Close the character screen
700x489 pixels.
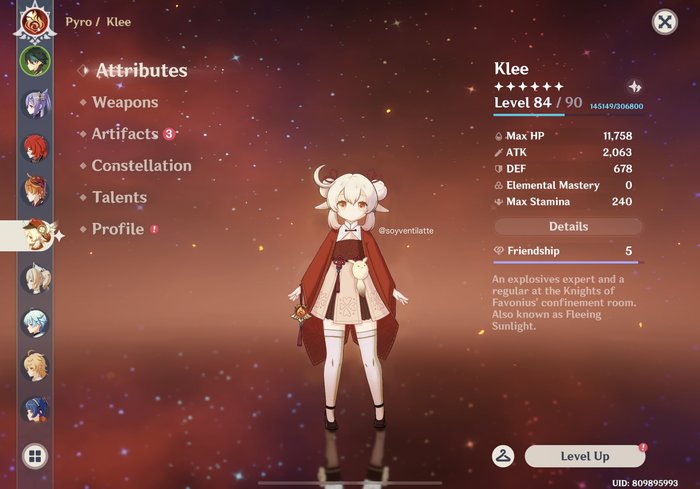tap(664, 21)
